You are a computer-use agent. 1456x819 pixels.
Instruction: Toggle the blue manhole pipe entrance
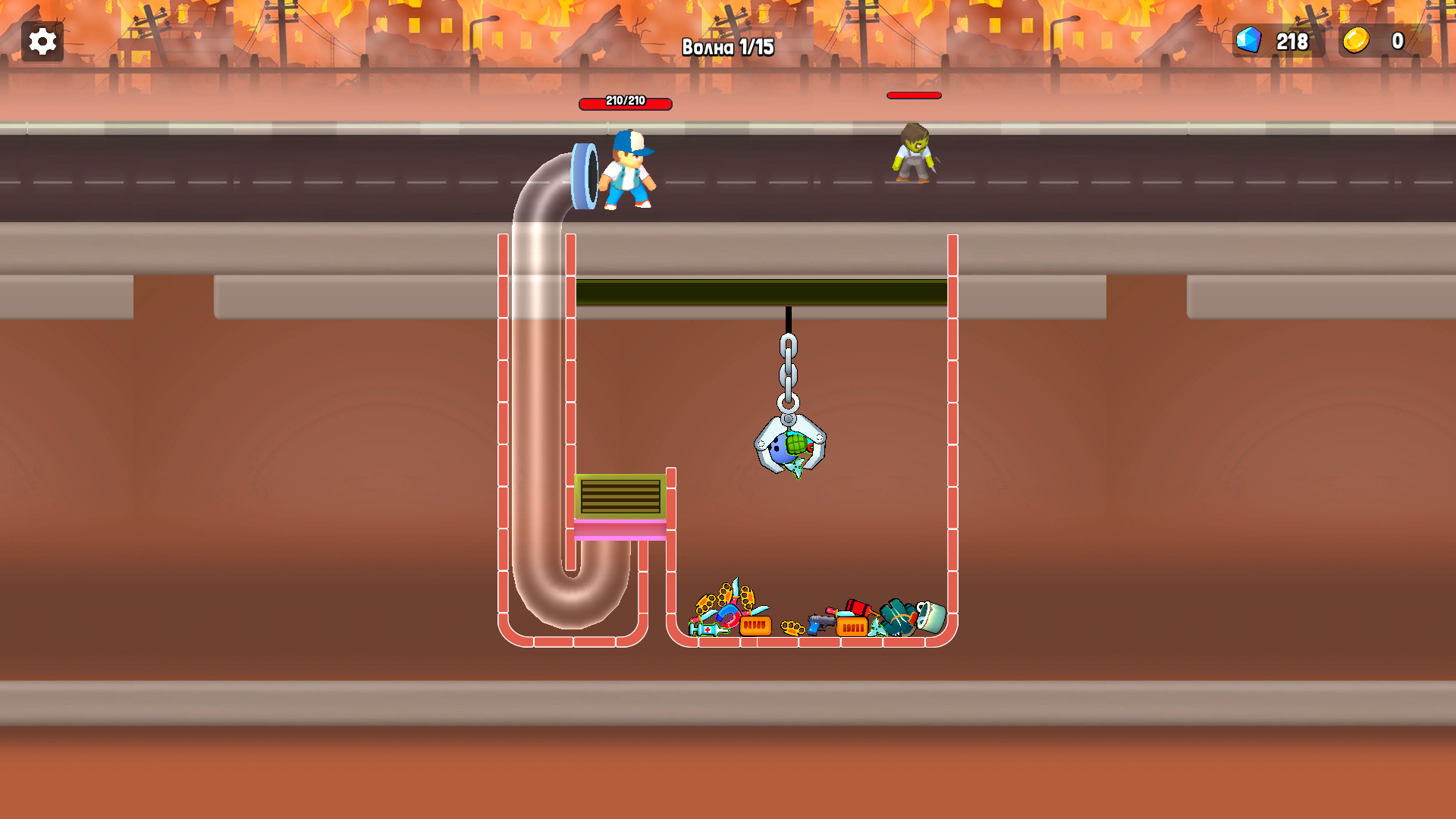pyautogui.click(x=584, y=176)
